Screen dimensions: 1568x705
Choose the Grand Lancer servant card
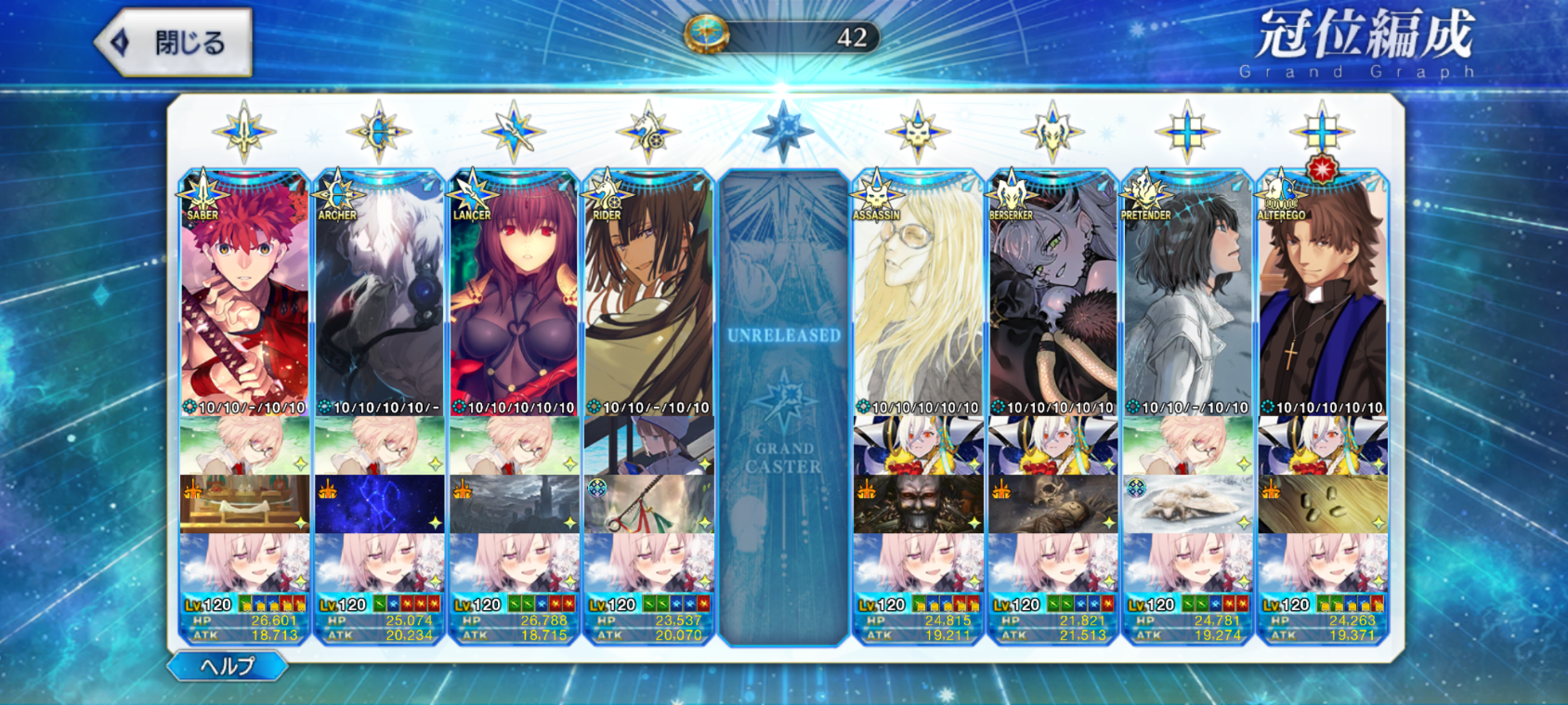pyautogui.click(x=514, y=297)
